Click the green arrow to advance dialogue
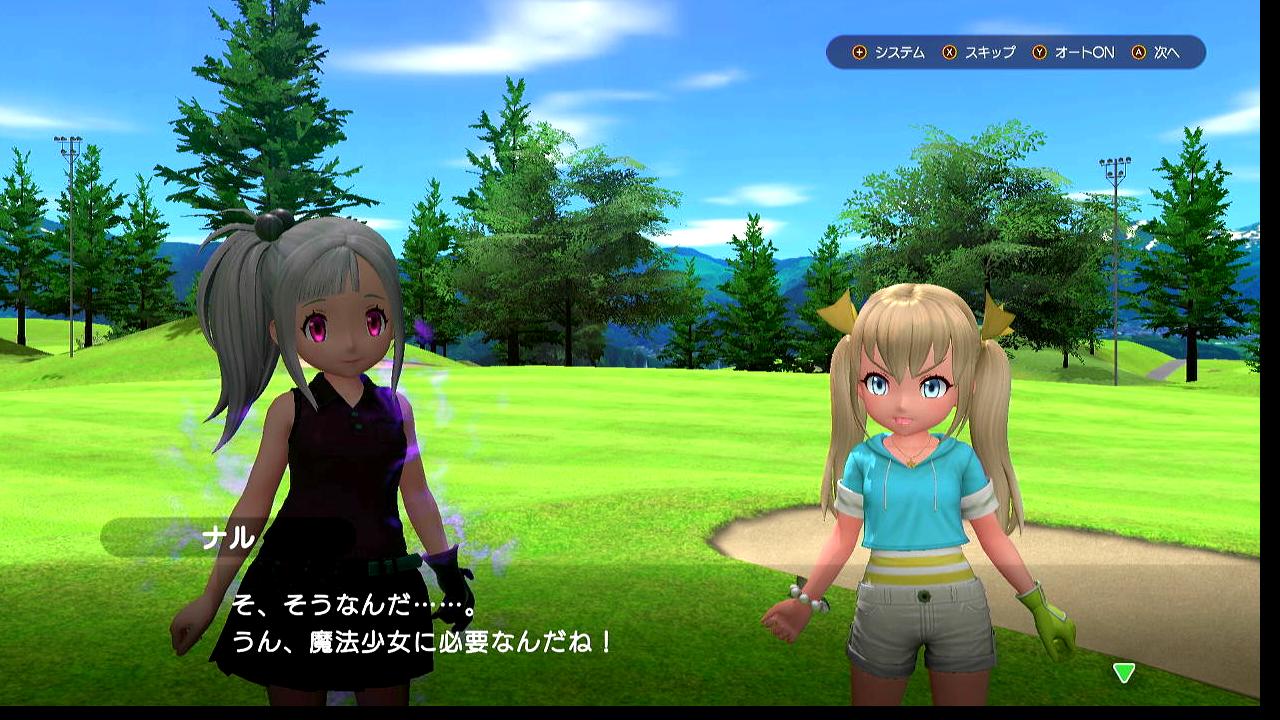1280x720 pixels. (1124, 673)
